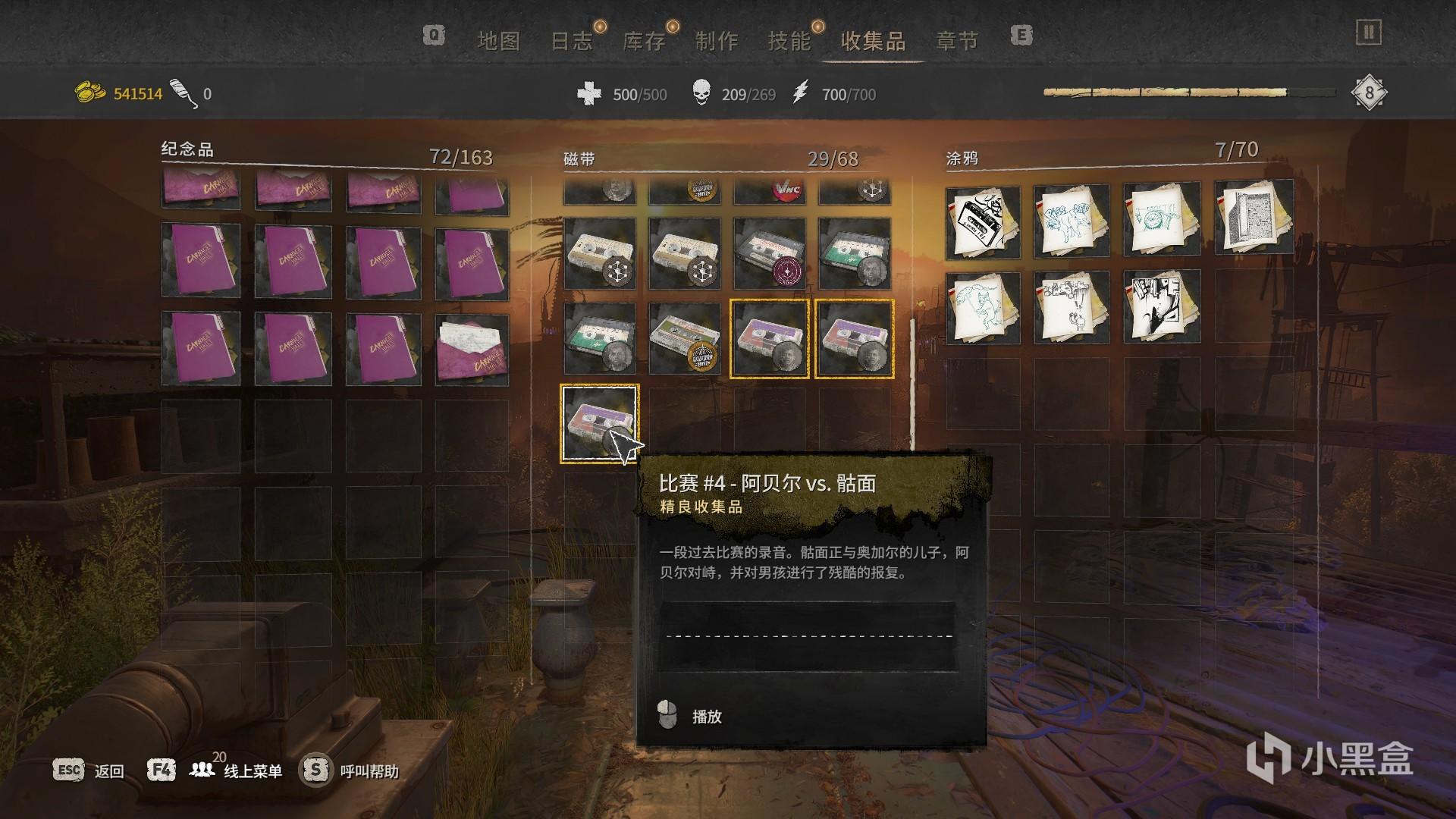The height and width of the screenshot is (819, 1456).
Task: Choose the white envelope memento
Action: tap(472, 350)
